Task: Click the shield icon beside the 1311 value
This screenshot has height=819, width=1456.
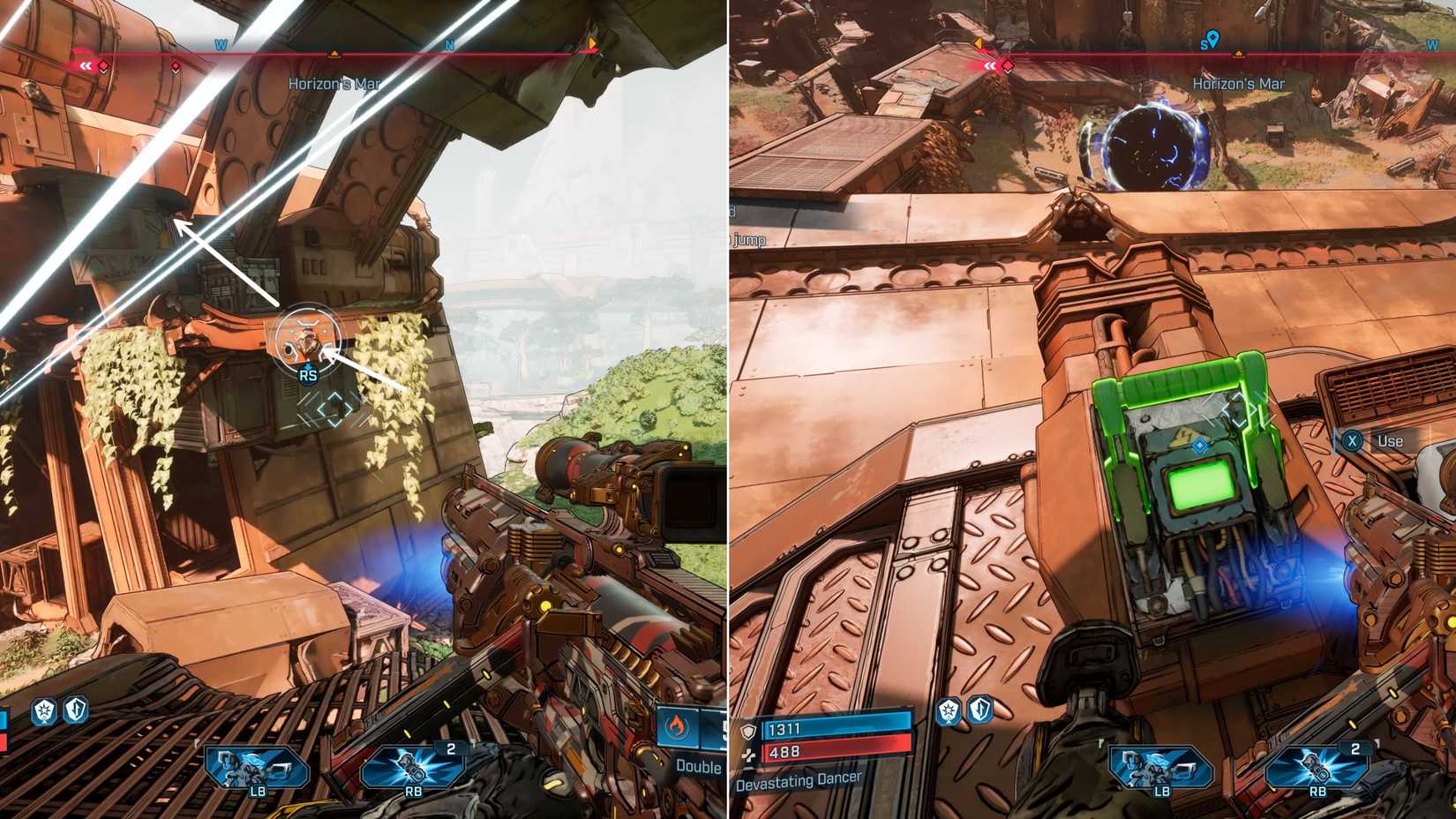Action: pyautogui.click(x=748, y=730)
